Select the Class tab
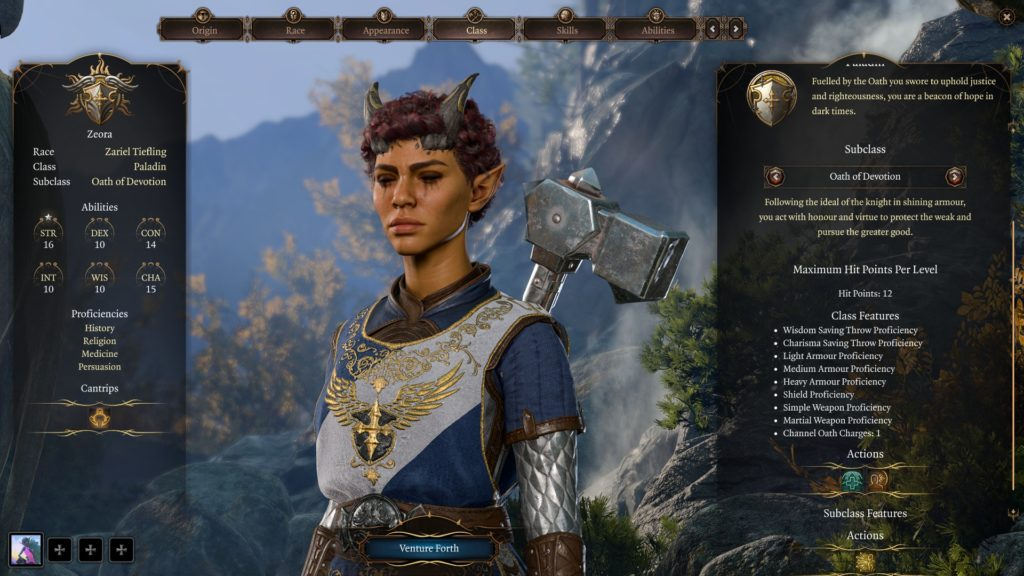The height and width of the screenshot is (576, 1024). [x=475, y=27]
